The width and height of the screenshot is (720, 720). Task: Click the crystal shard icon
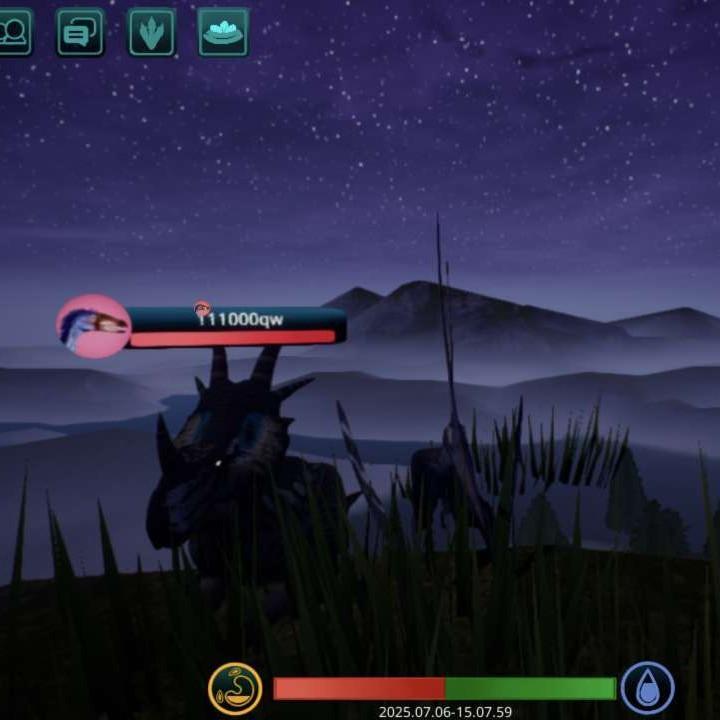click(x=152, y=33)
